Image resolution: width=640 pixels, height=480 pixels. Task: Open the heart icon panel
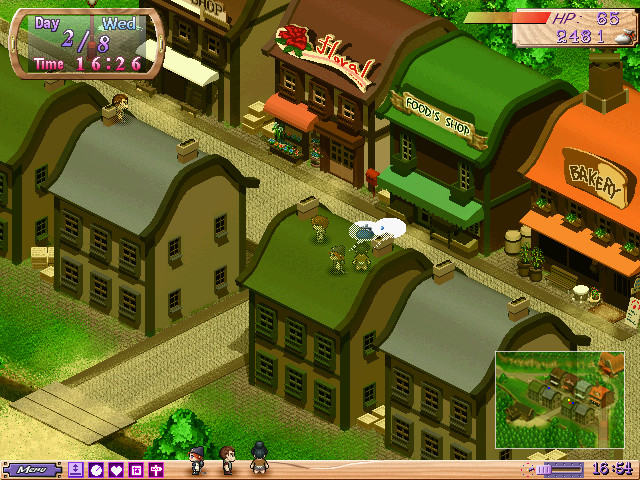click(116, 469)
